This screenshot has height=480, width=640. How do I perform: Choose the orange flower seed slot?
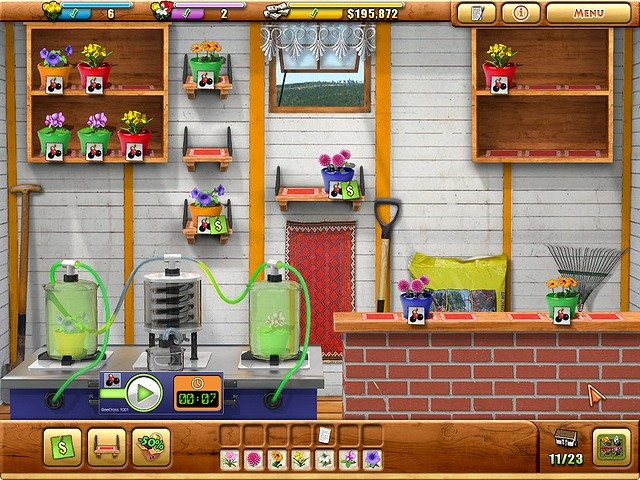277,459
